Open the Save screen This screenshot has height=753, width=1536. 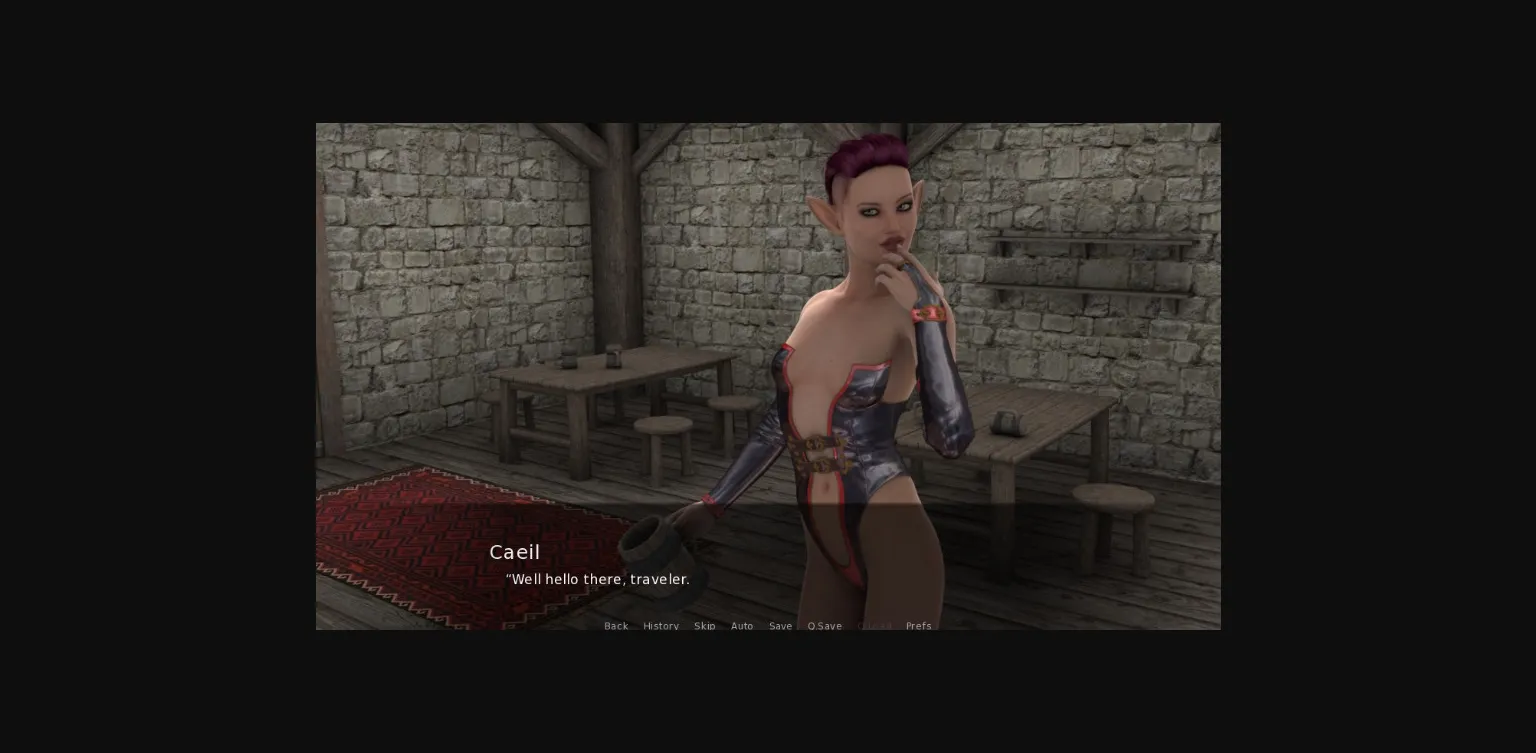point(780,626)
